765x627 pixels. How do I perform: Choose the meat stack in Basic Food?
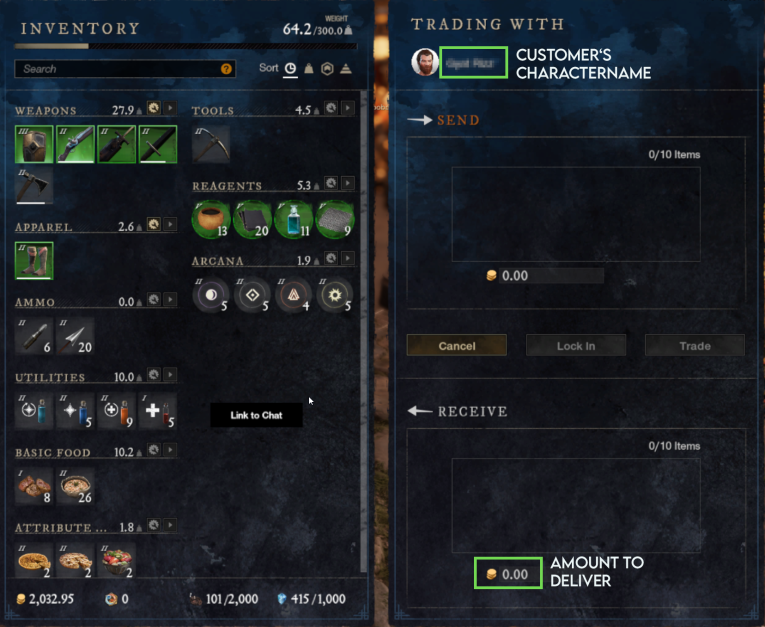34,486
